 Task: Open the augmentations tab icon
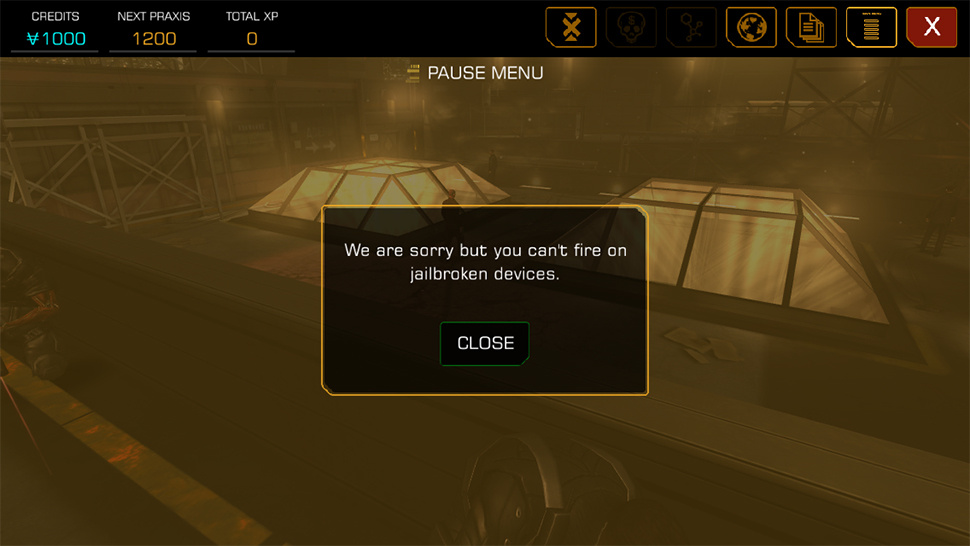(571, 27)
